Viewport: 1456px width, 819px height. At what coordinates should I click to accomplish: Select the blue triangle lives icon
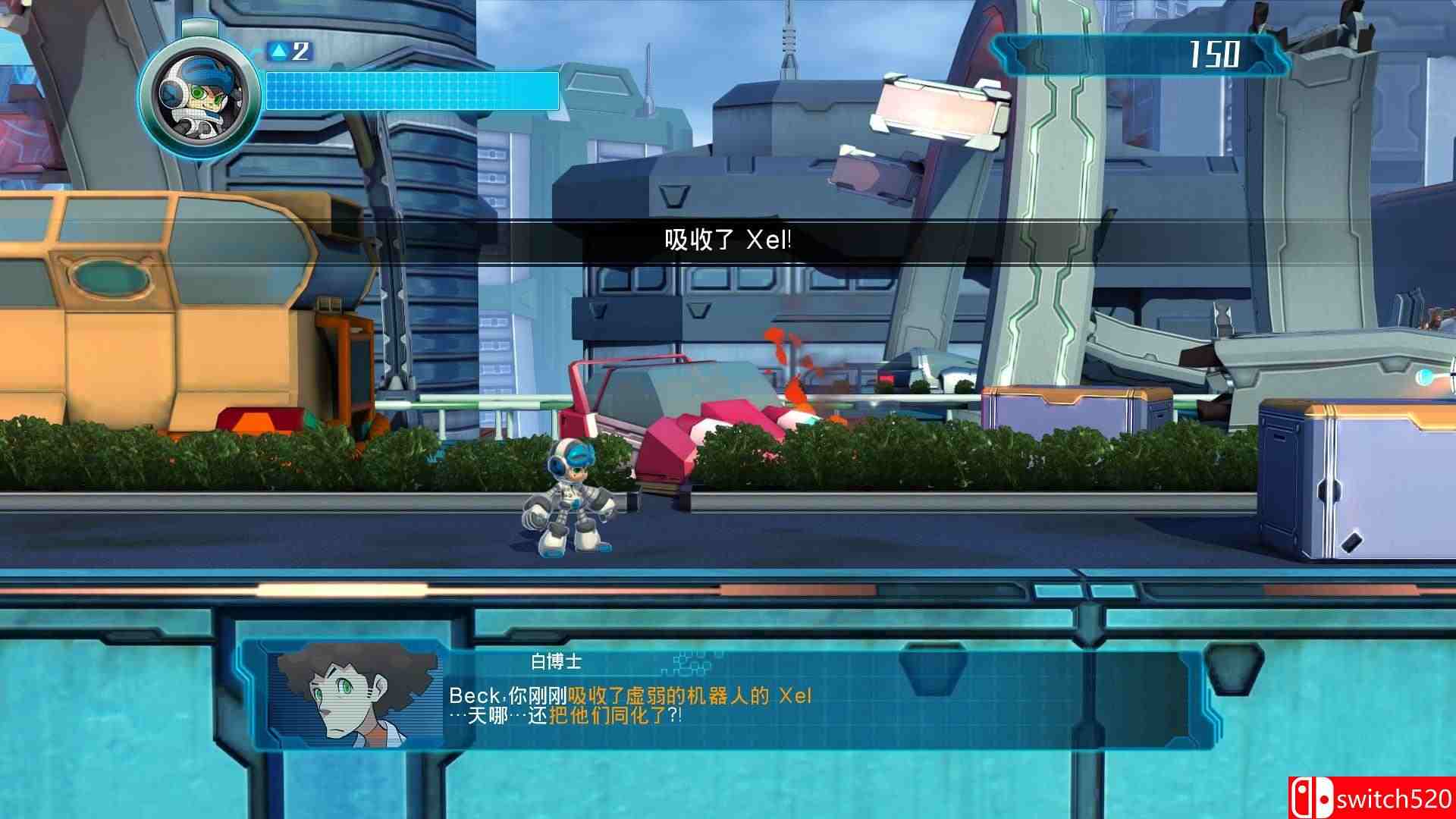(x=281, y=49)
